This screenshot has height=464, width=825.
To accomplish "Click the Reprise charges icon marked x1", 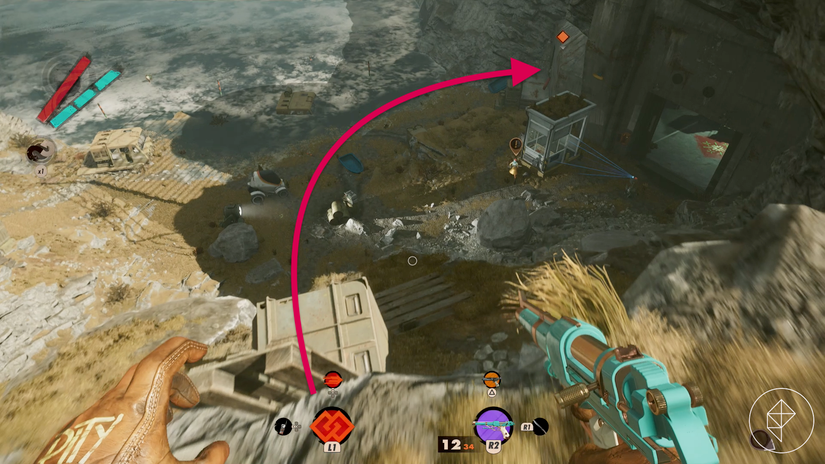I will 40,152.
